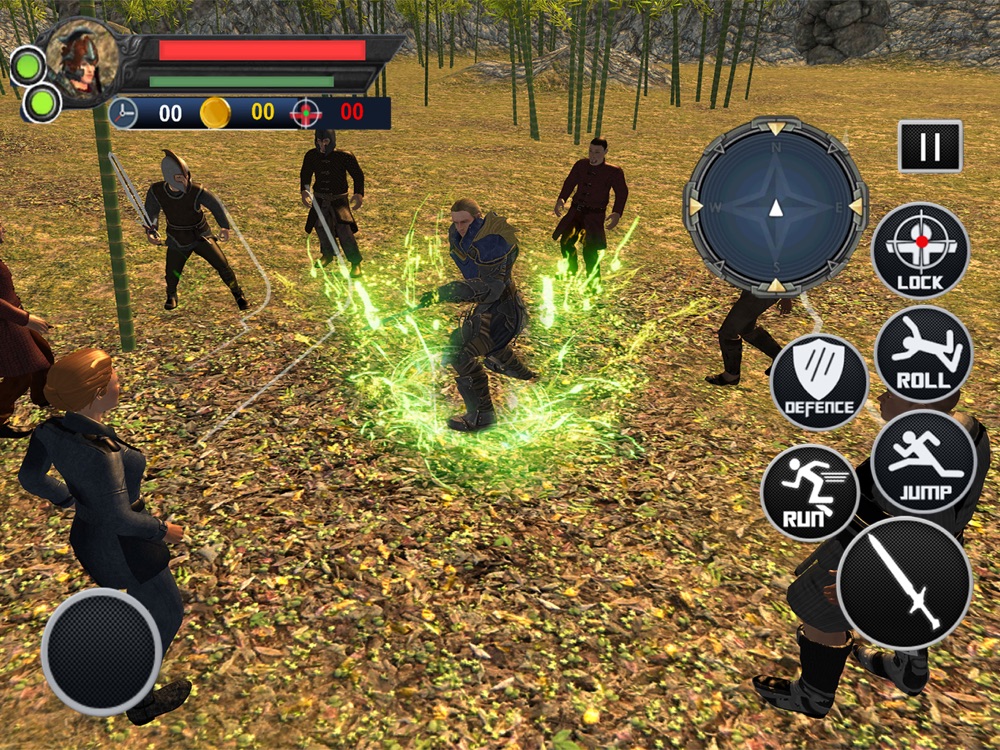
Task: Activate the Run button
Action: pos(809,492)
